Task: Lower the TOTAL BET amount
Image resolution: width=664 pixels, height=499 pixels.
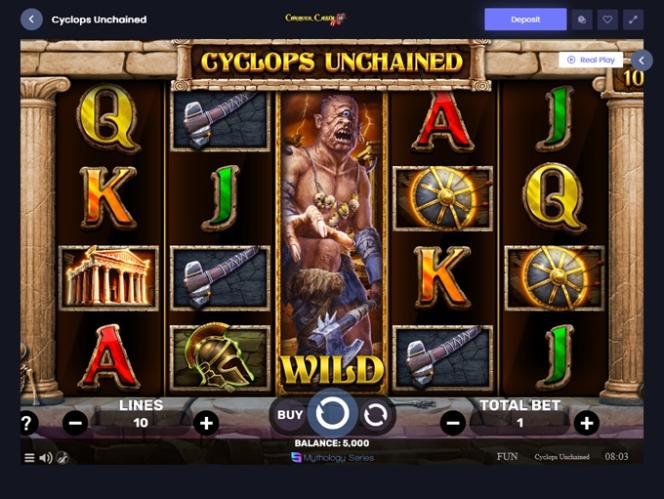Action: [452, 423]
